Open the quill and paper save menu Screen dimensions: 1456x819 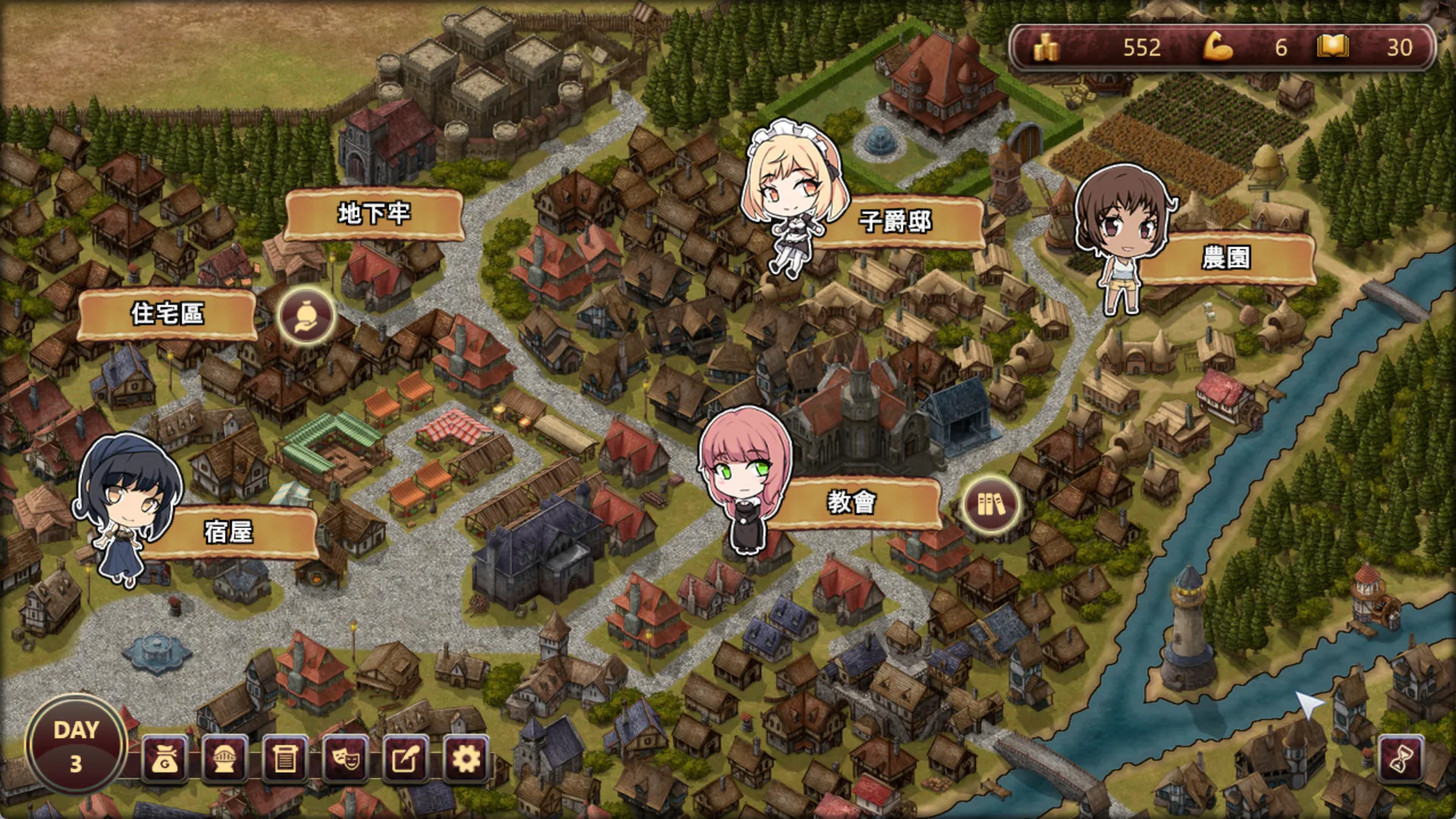[406, 759]
